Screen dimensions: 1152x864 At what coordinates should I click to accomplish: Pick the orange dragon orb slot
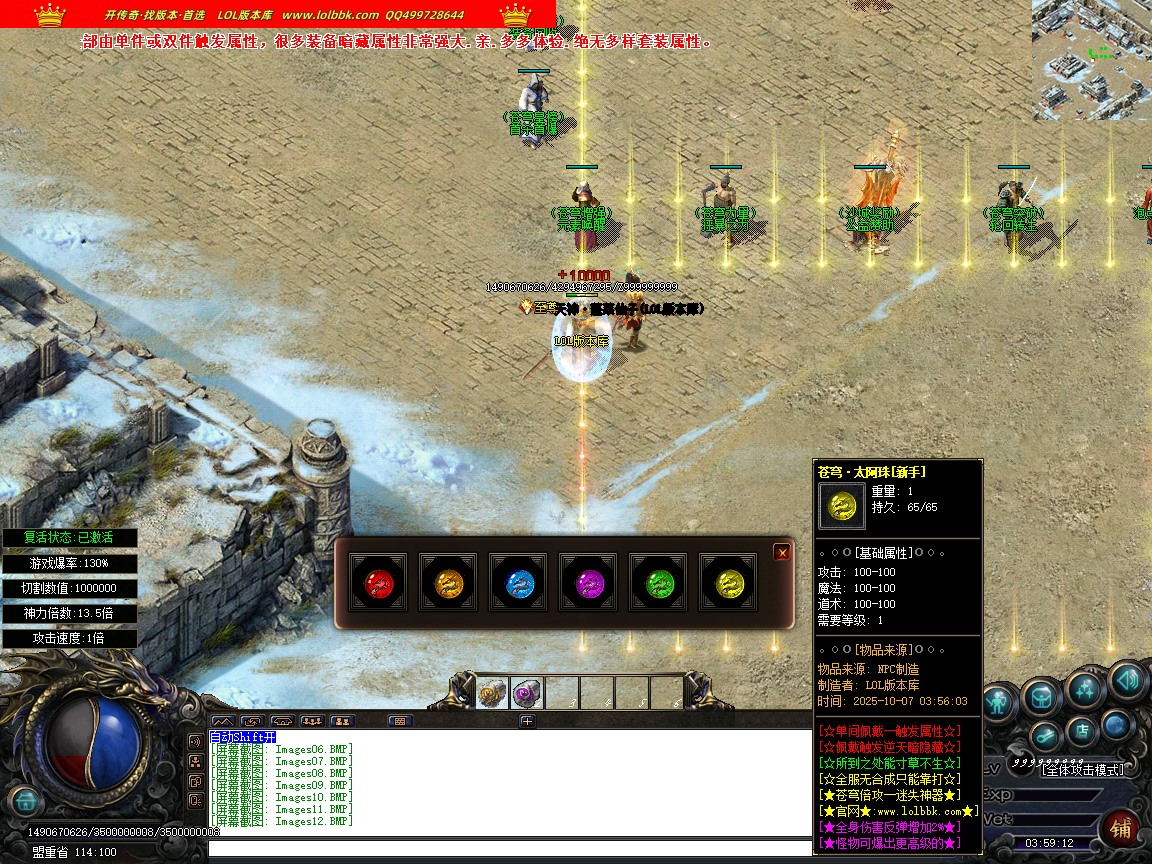coord(447,582)
